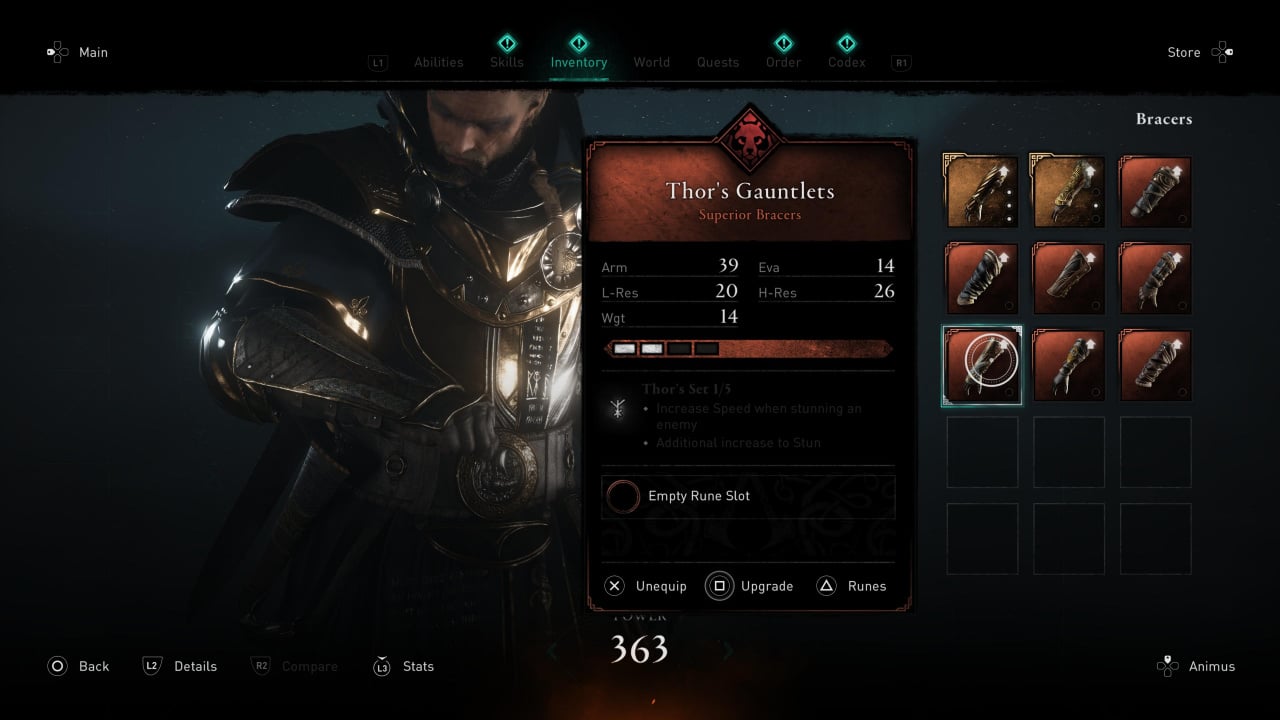Screen dimensions: 1280x720
Task: Go to the World tab
Action: pyautogui.click(x=651, y=62)
